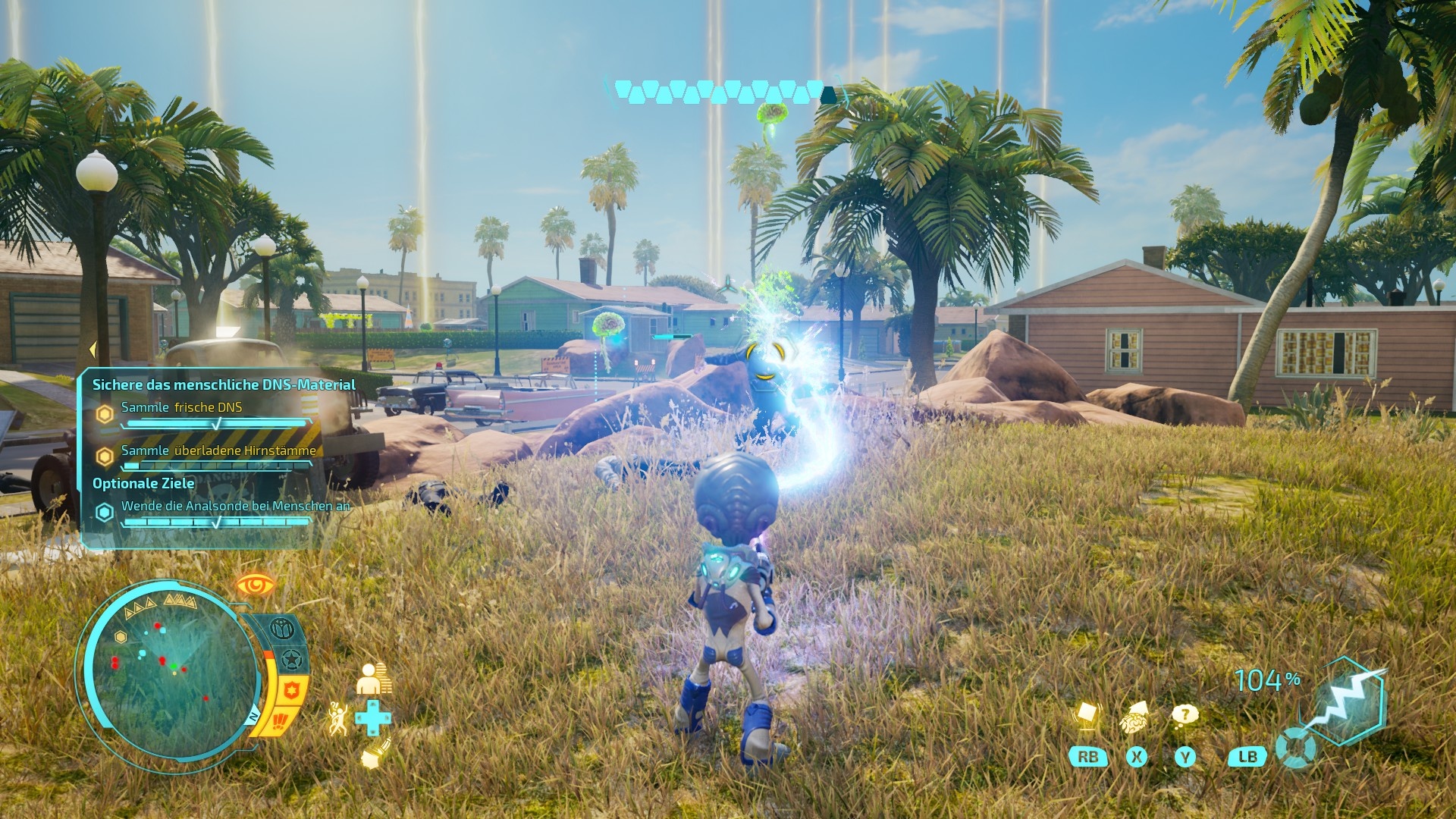This screenshot has height=819, width=1456.
Task: Toggle the 'Wende die Analsonde' optional objective marker
Action: (x=104, y=511)
